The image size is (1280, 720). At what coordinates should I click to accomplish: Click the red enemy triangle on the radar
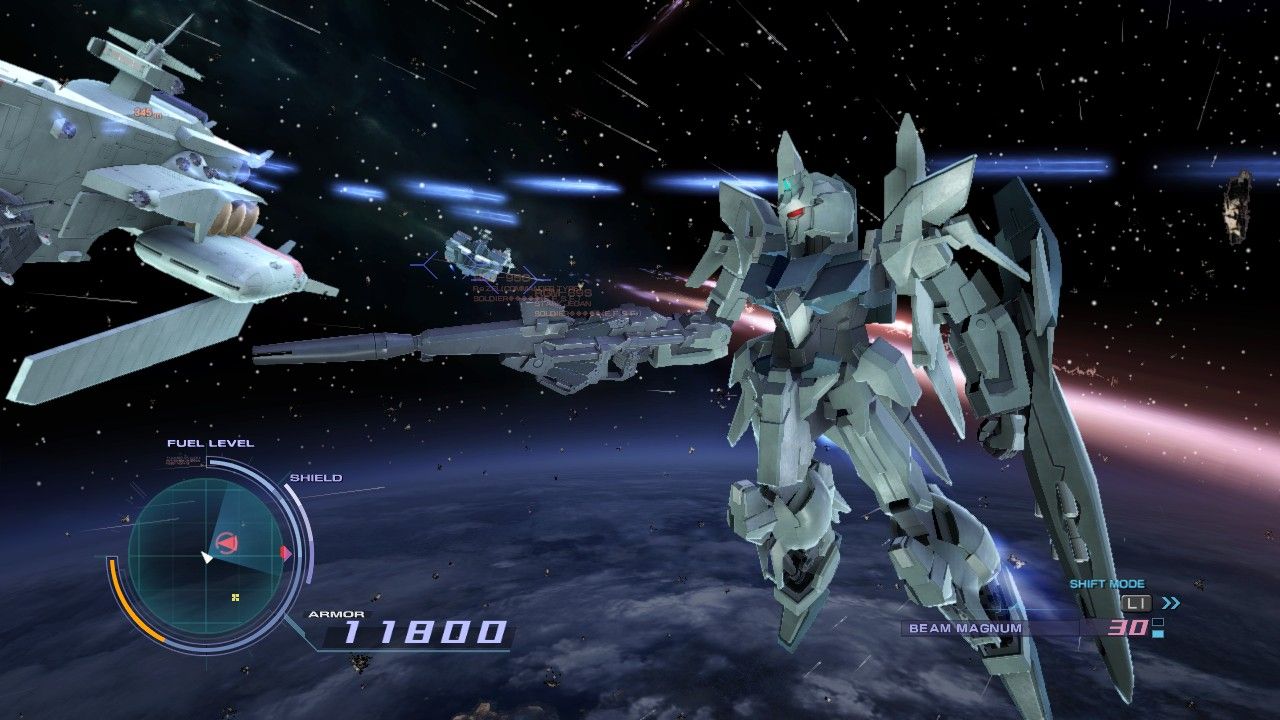click(x=227, y=541)
